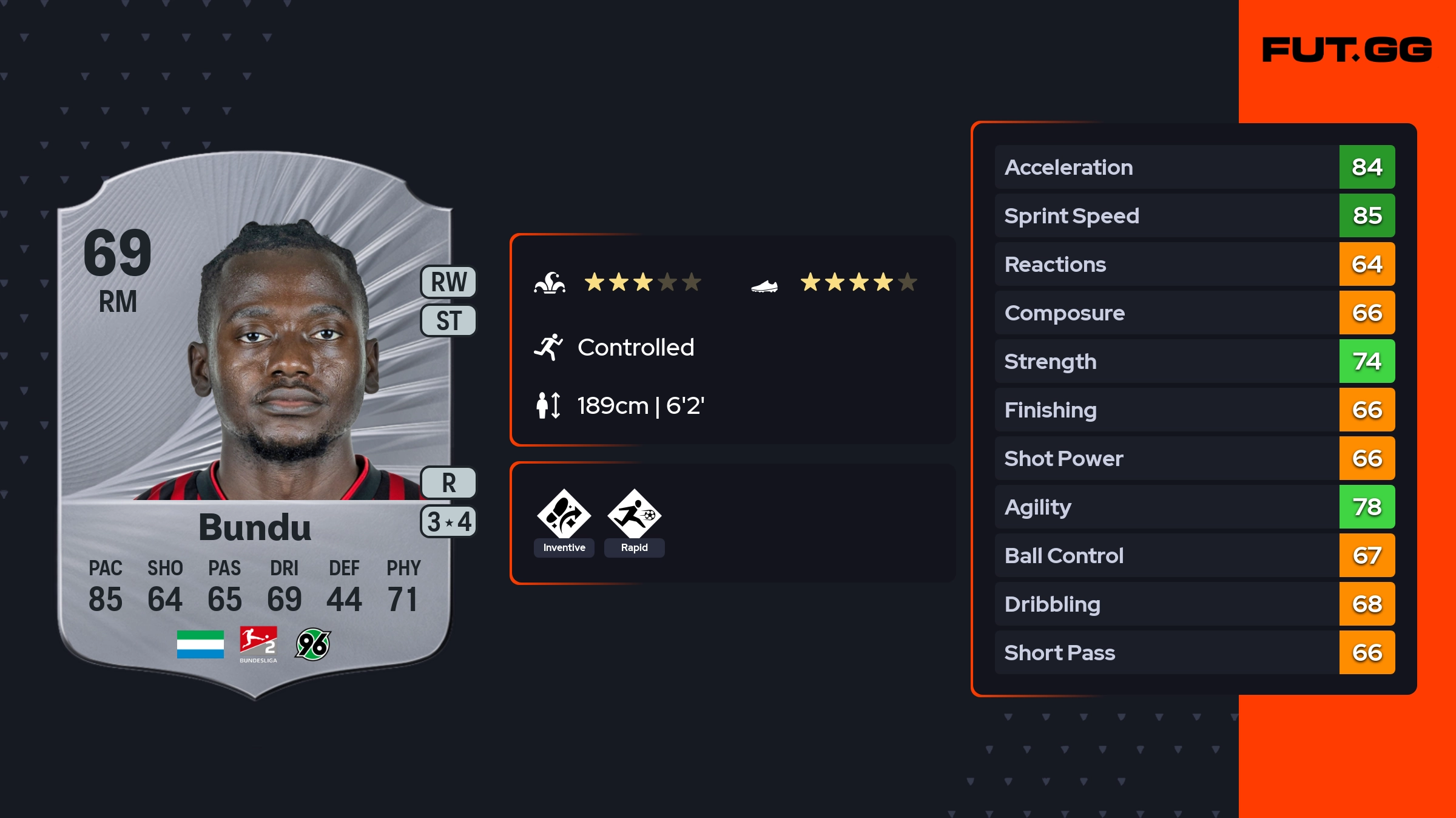Click the Sierra Leone flag on the card
This screenshot has width=1456, height=818.
[200, 644]
